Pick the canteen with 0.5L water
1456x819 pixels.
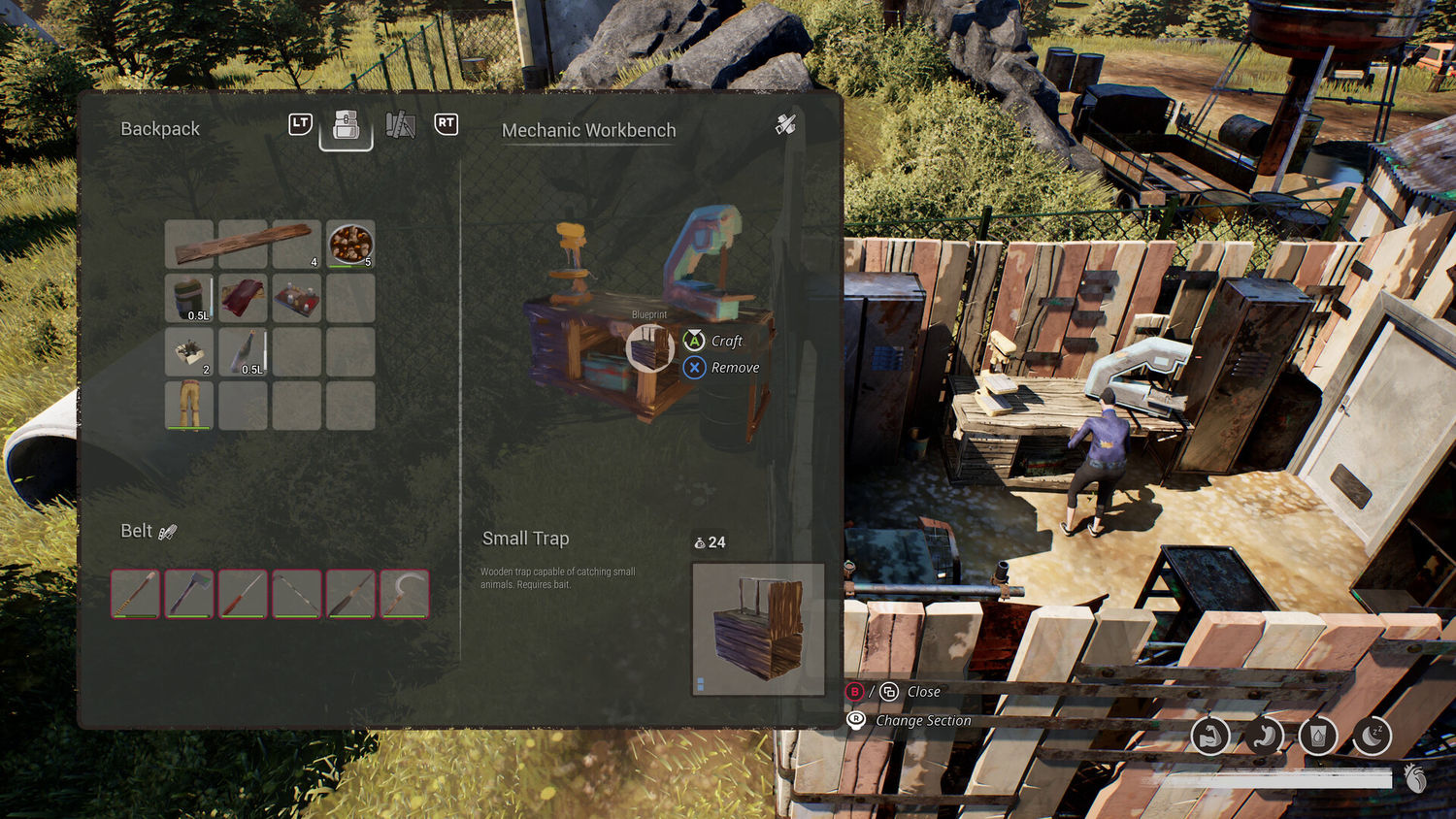[189, 297]
